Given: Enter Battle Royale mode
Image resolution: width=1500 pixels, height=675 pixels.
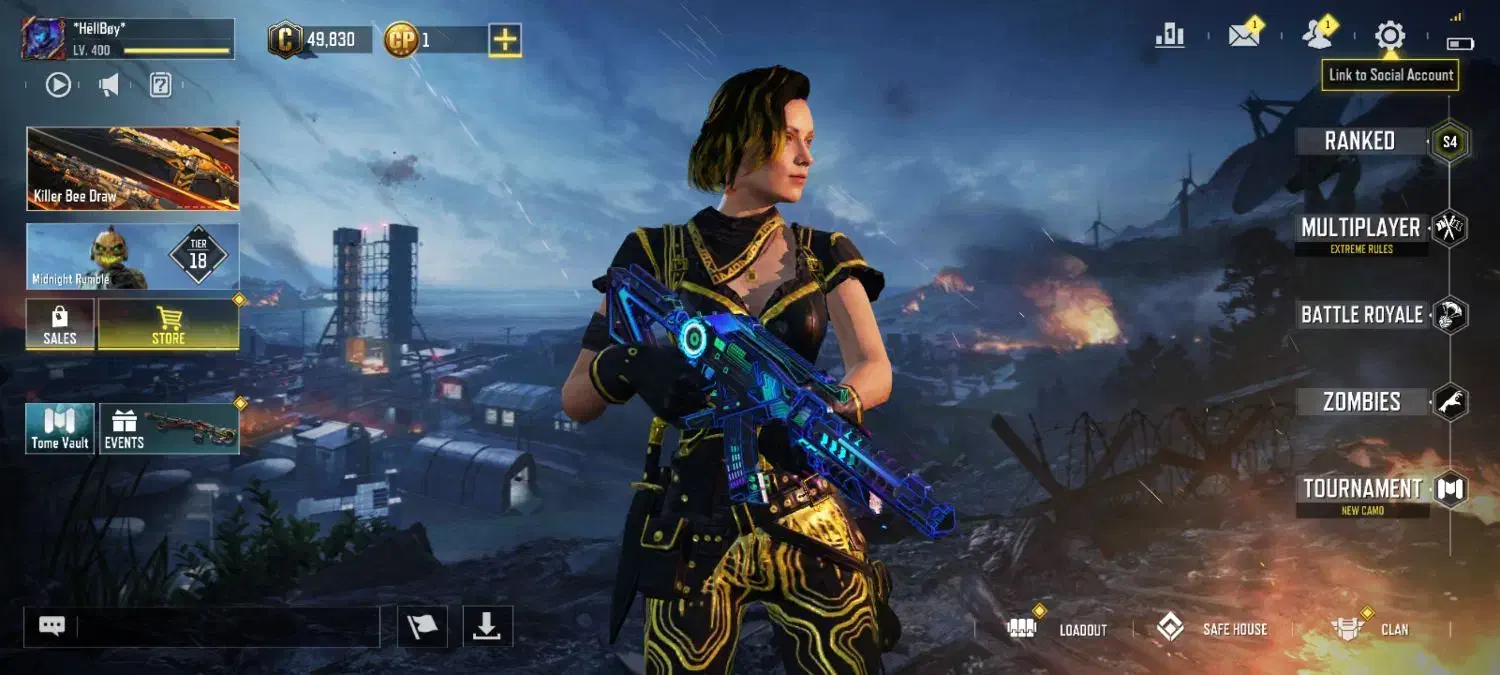Looking at the screenshot, I should 1362,315.
